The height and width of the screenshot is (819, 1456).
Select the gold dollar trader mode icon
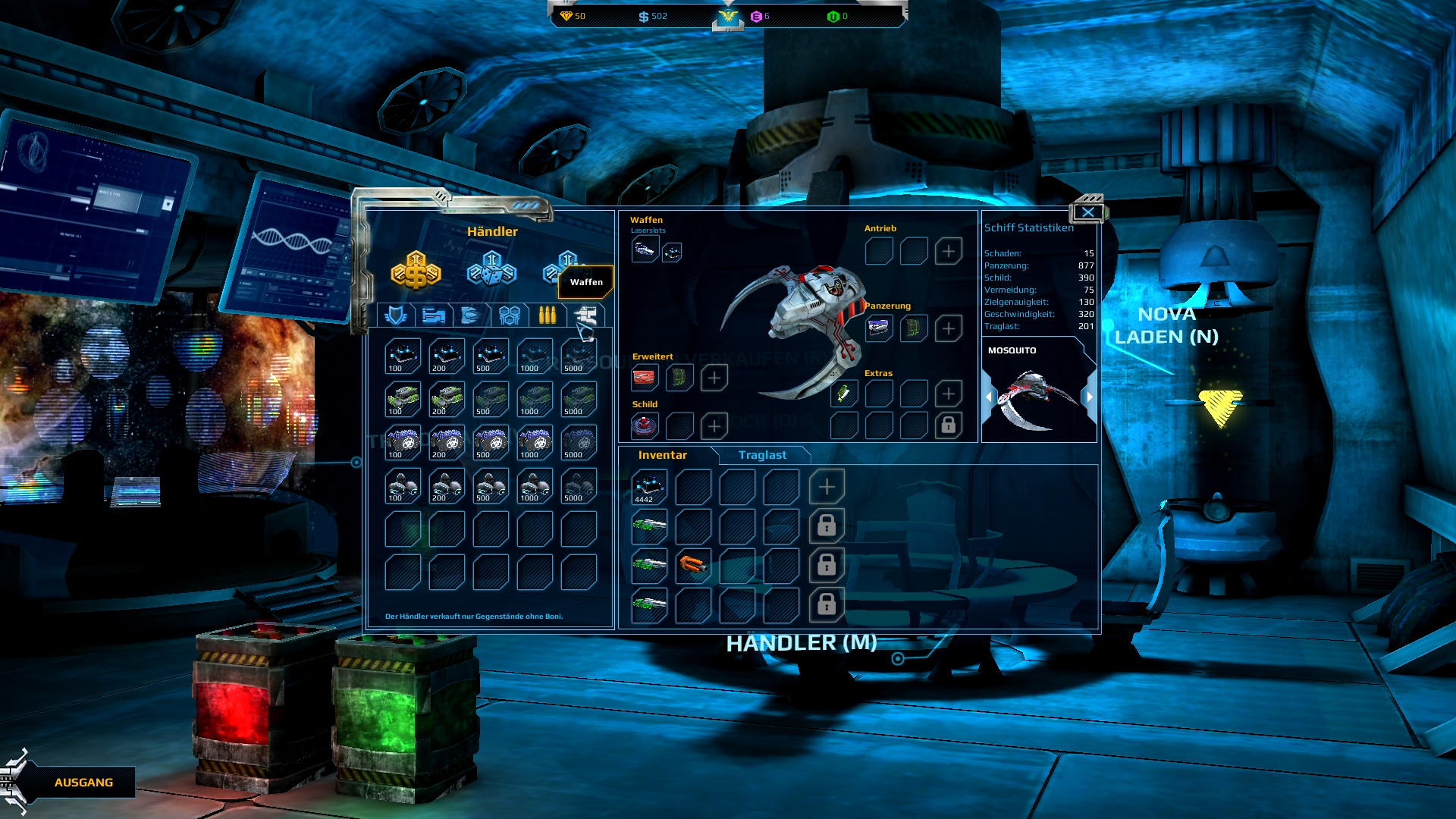coord(416,271)
